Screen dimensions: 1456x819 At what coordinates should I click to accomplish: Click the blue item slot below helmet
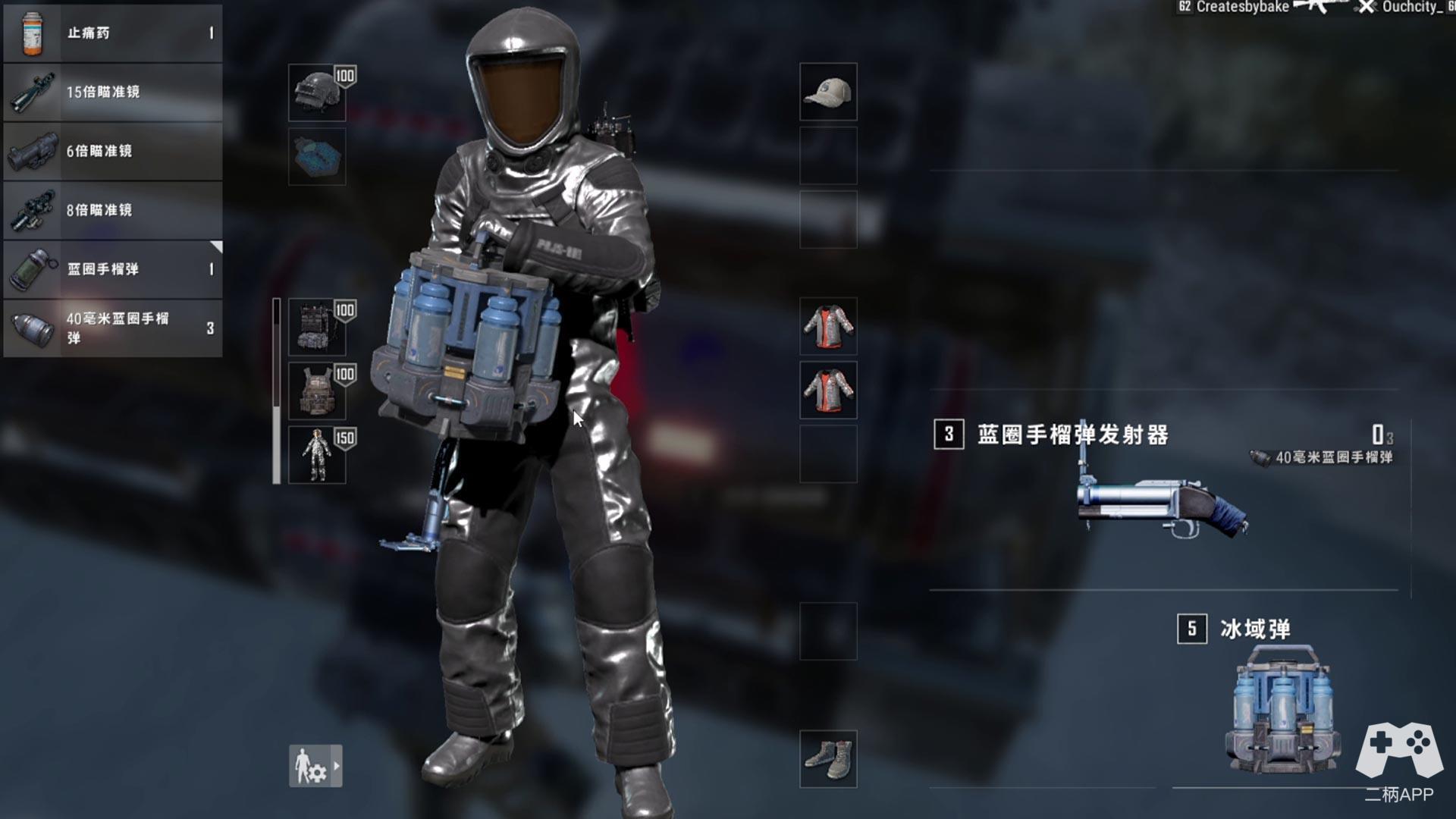point(317,157)
